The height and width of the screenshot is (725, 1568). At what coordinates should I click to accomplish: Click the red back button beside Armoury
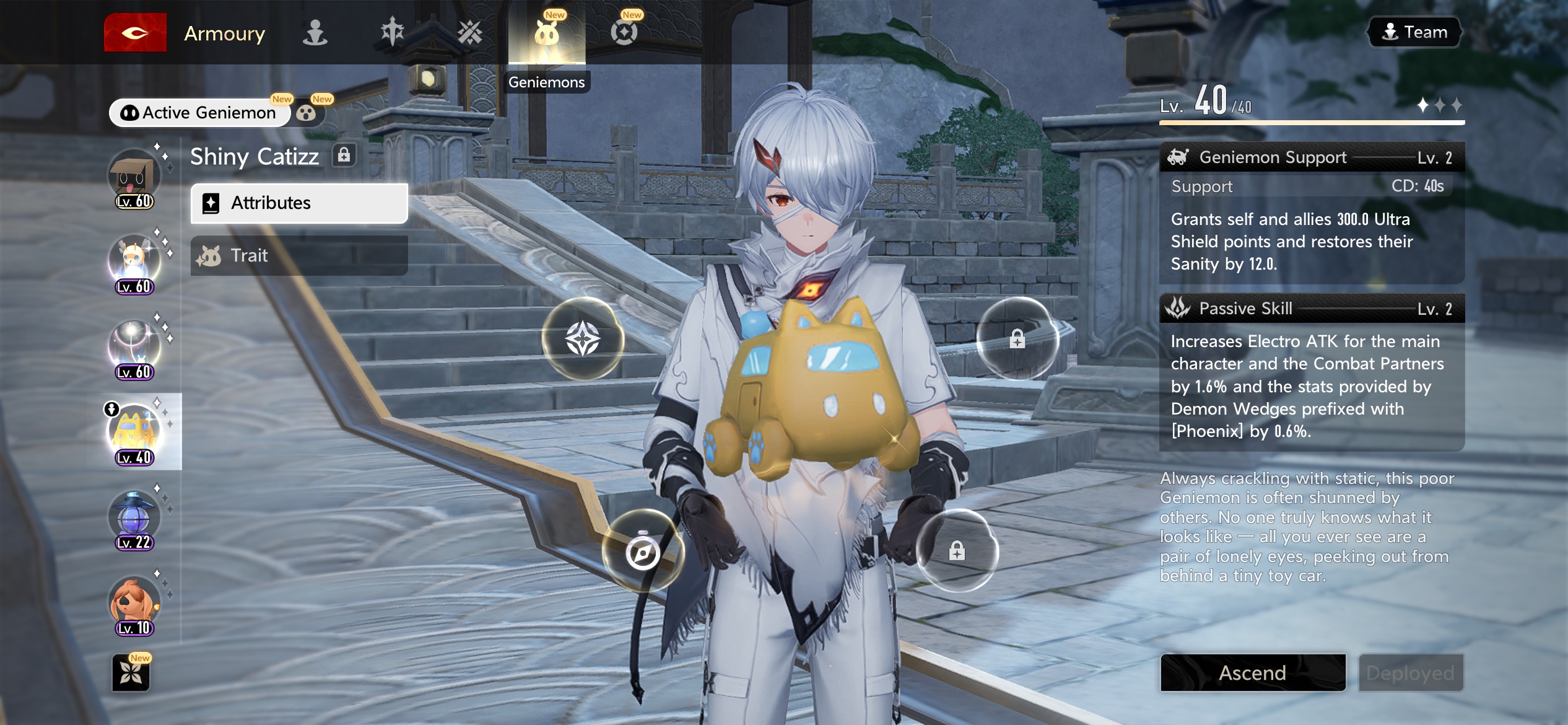[135, 33]
